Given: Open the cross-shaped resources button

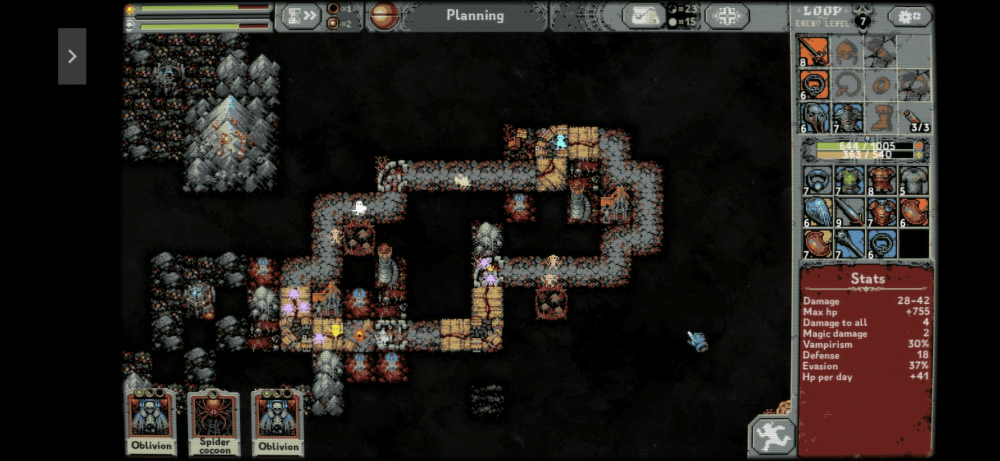Looking at the screenshot, I should pyautogui.click(x=727, y=16).
